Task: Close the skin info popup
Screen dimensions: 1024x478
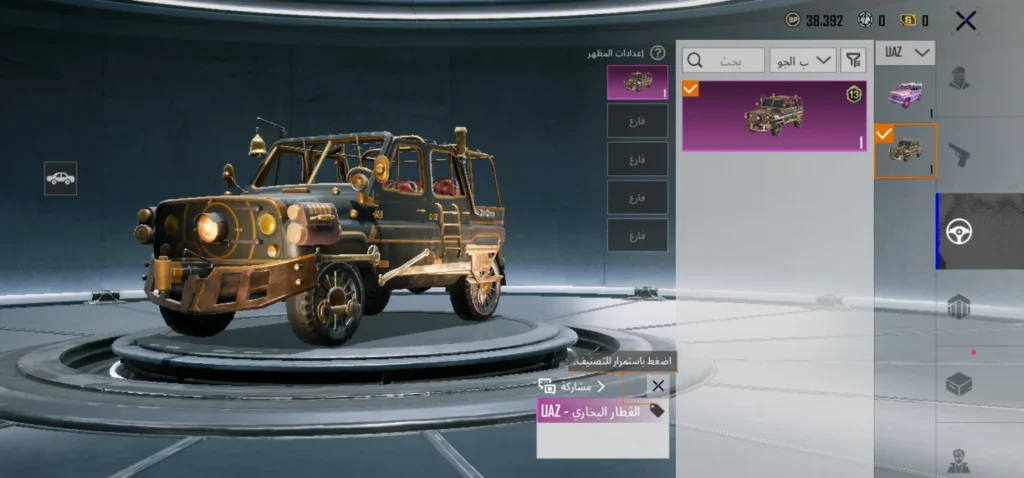Action: tap(657, 386)
